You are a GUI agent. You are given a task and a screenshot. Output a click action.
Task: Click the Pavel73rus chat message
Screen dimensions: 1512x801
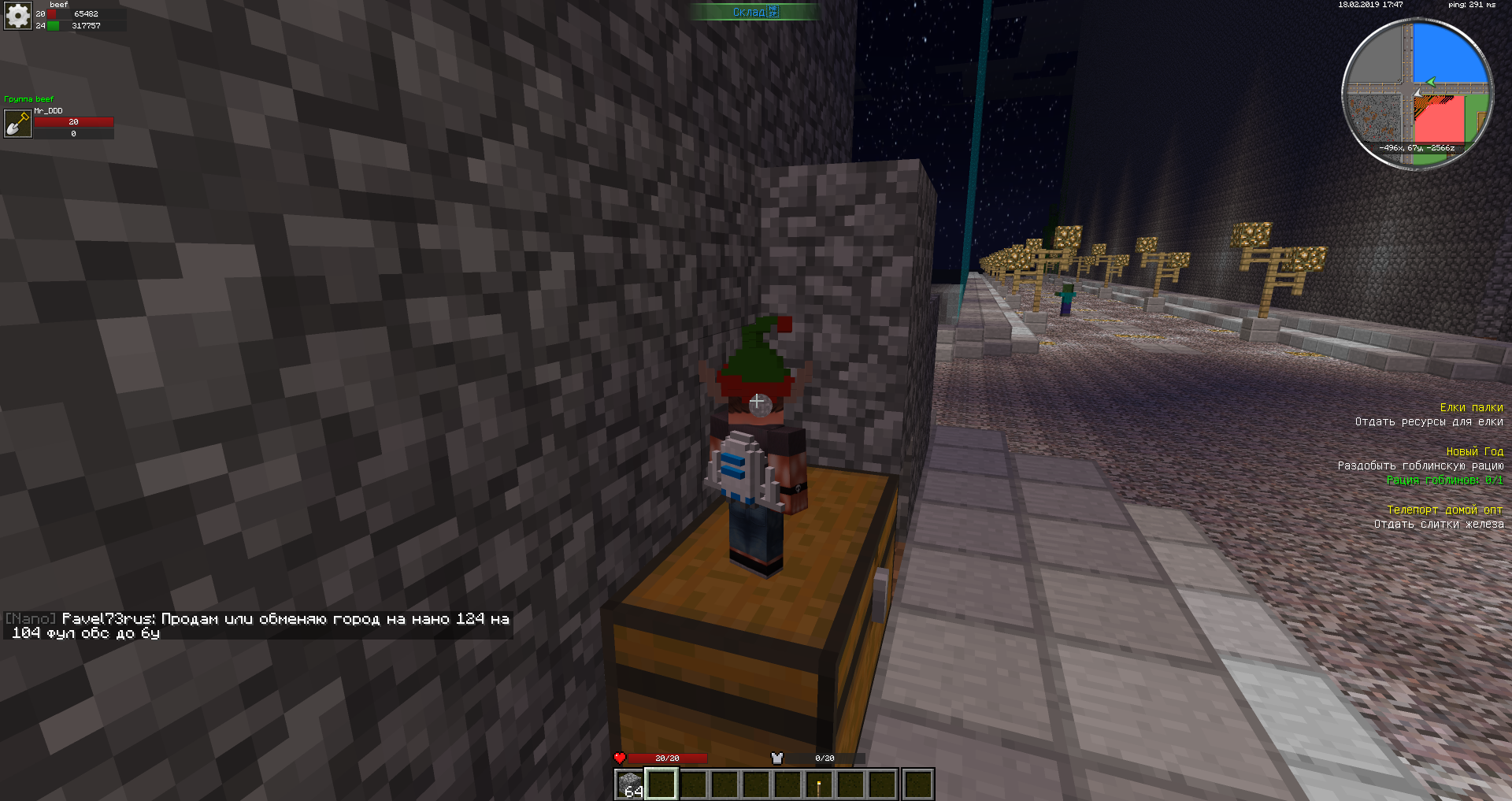[x=258, y=625]
